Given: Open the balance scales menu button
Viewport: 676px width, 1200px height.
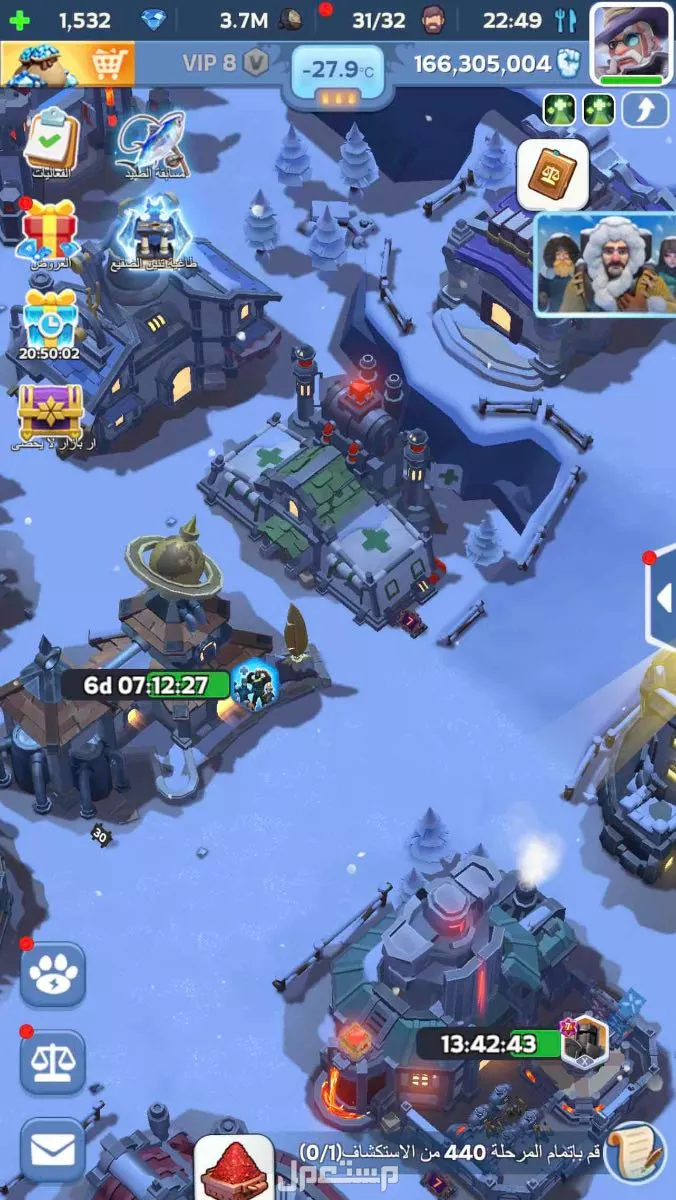Looking at the screenshot, I should pos(52,1063).
